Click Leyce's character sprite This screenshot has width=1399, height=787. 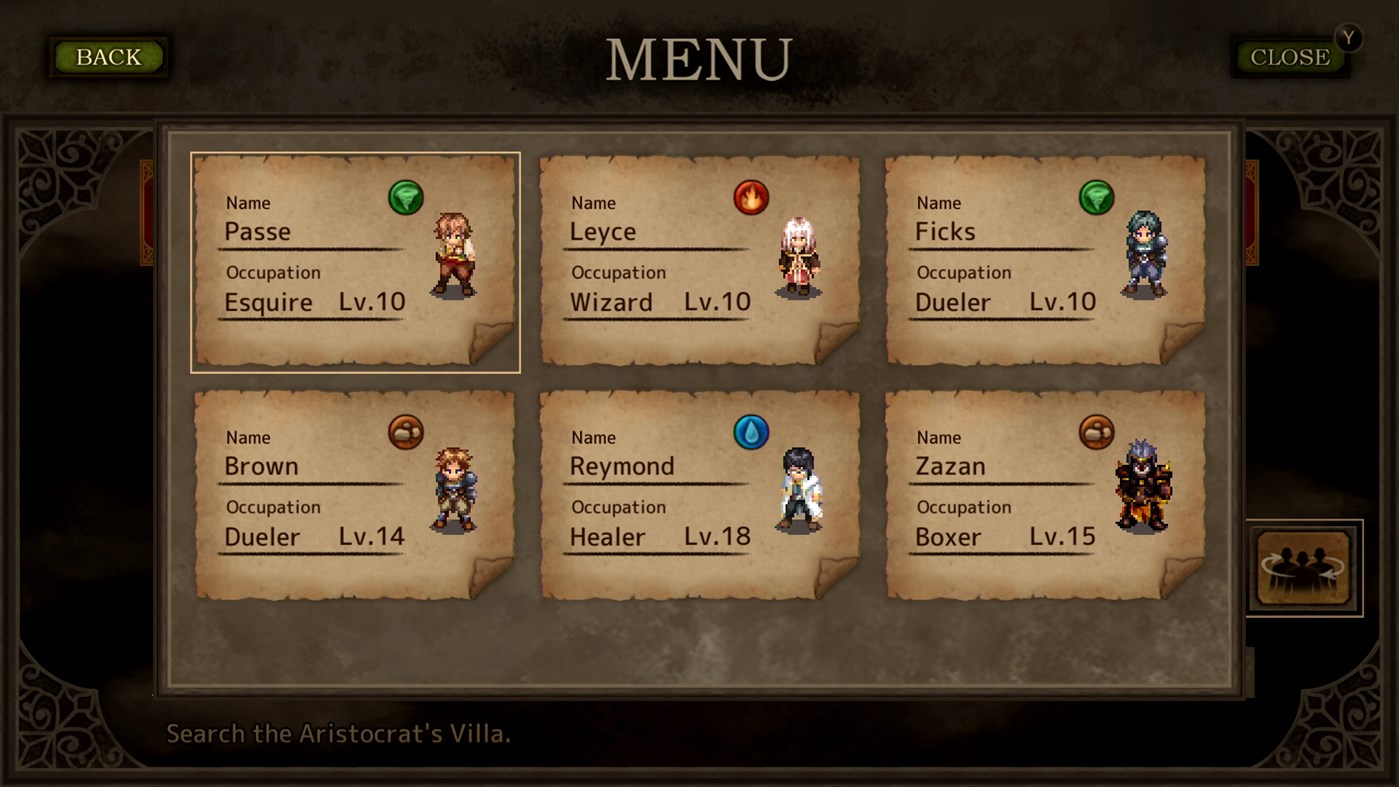pos(800,255)
